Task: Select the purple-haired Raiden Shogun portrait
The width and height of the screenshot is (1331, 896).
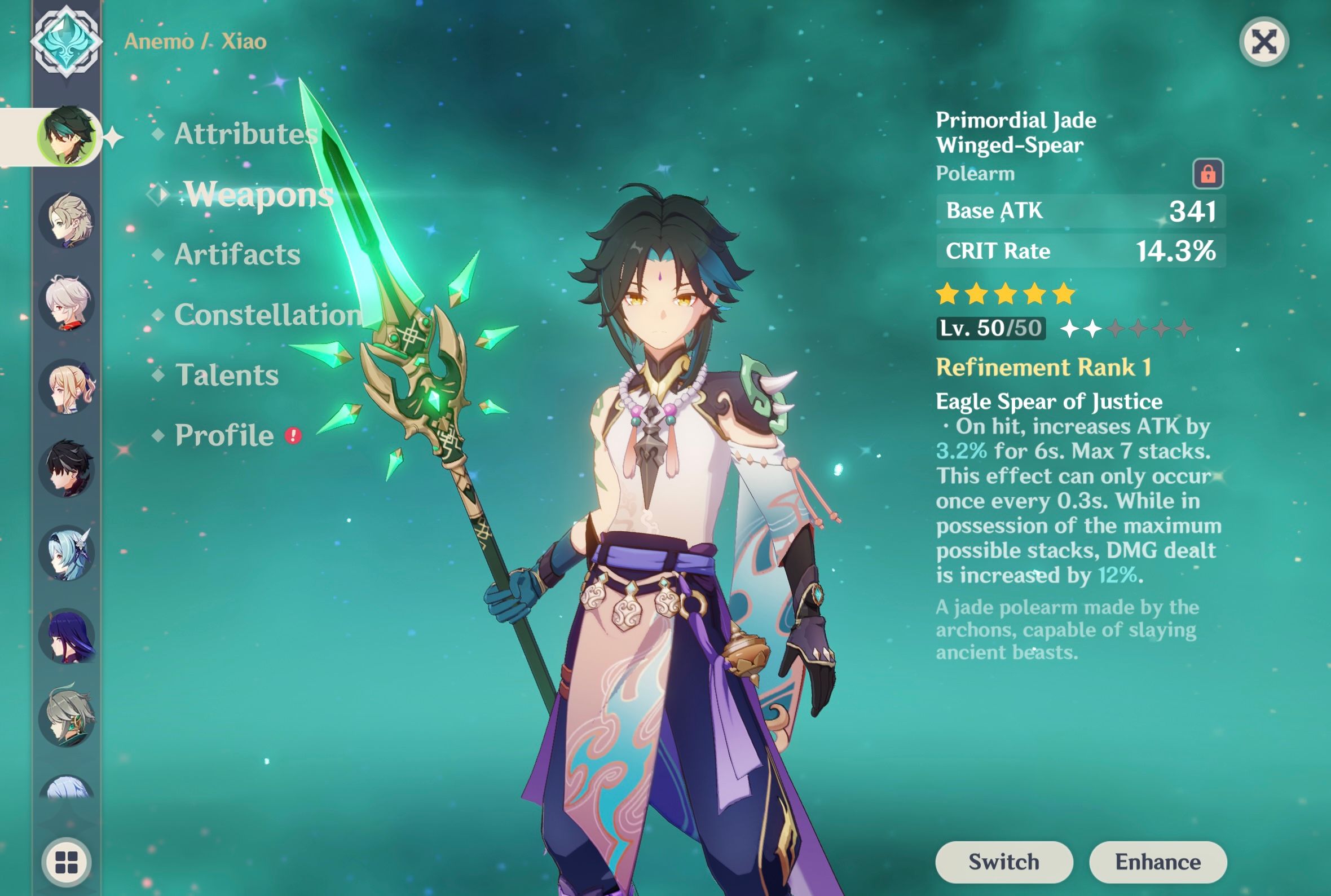Action: point(67,635)
